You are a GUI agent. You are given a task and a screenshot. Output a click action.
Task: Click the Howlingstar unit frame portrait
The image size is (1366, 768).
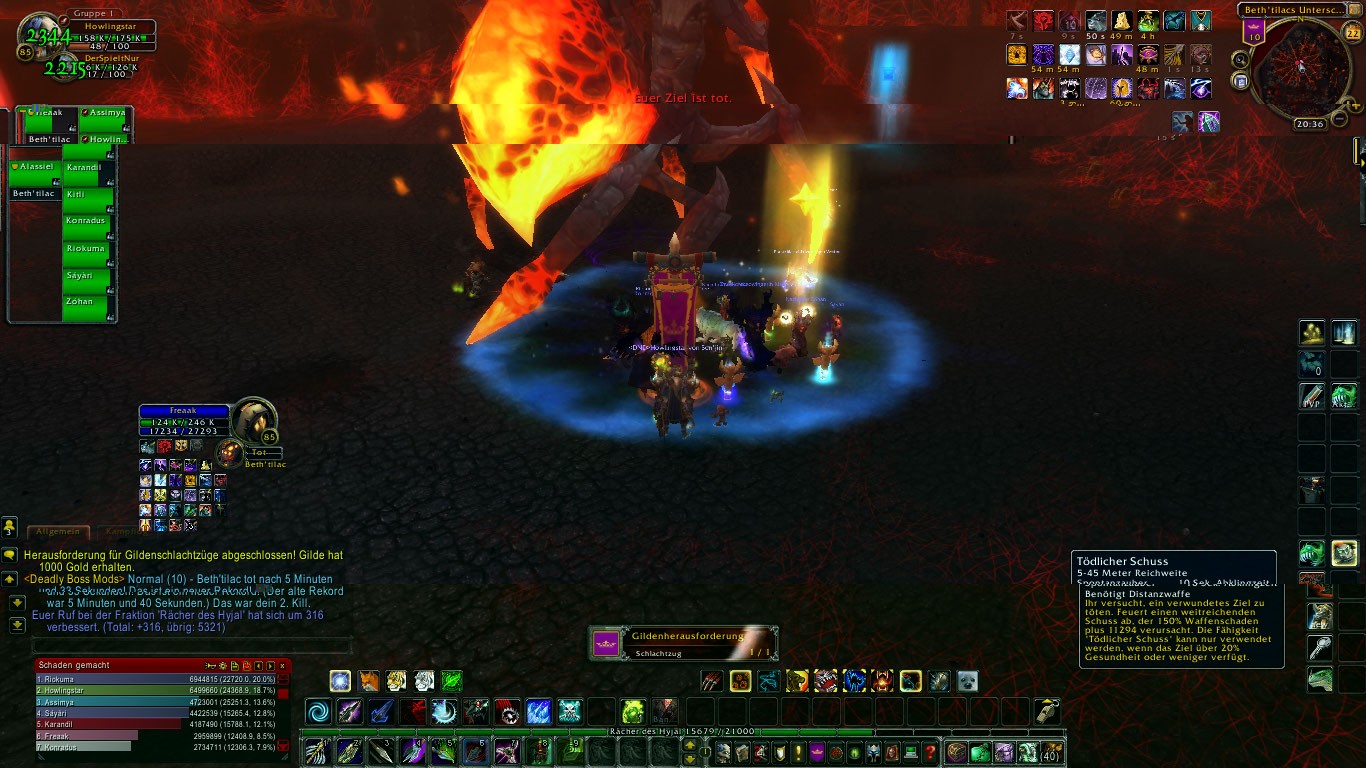click(37, 33)
